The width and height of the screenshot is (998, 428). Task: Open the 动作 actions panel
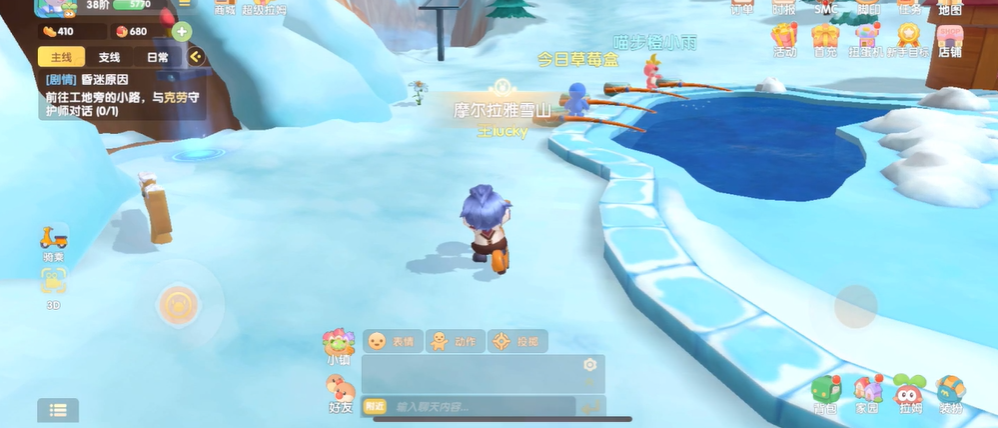[454, 341]
